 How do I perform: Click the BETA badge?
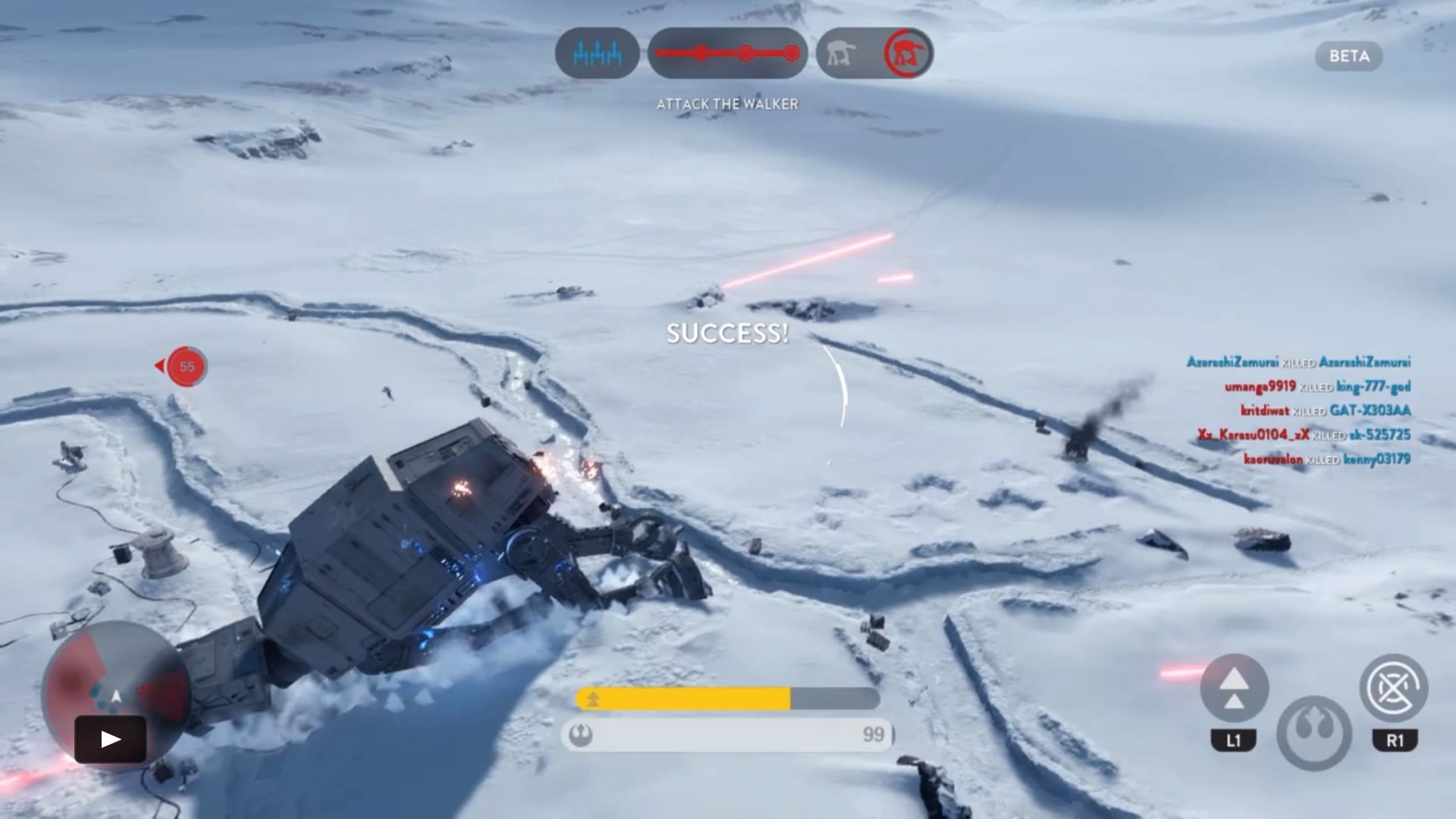coord(1349,56)
